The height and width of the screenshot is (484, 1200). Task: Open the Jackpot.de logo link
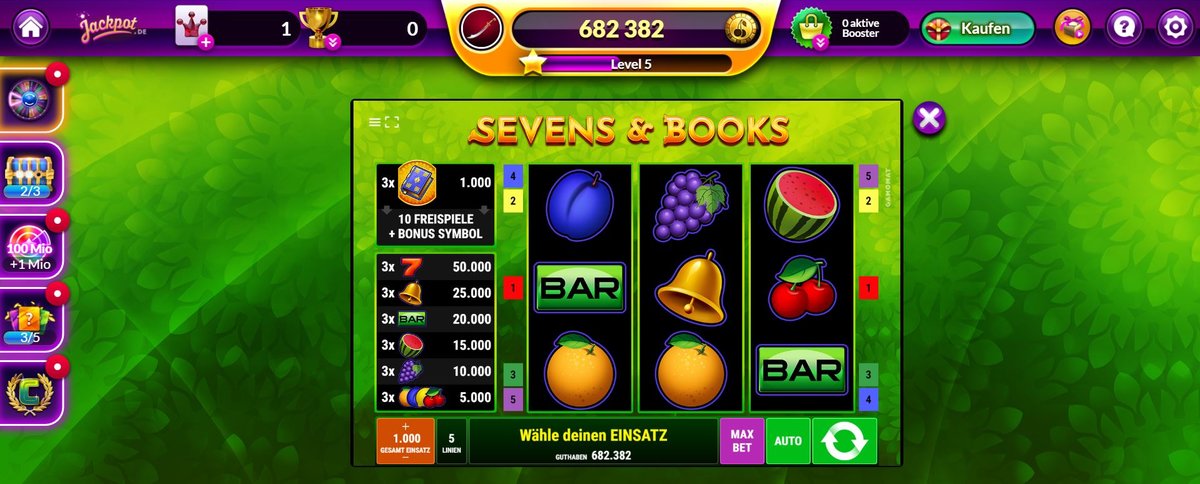[114, 28]
